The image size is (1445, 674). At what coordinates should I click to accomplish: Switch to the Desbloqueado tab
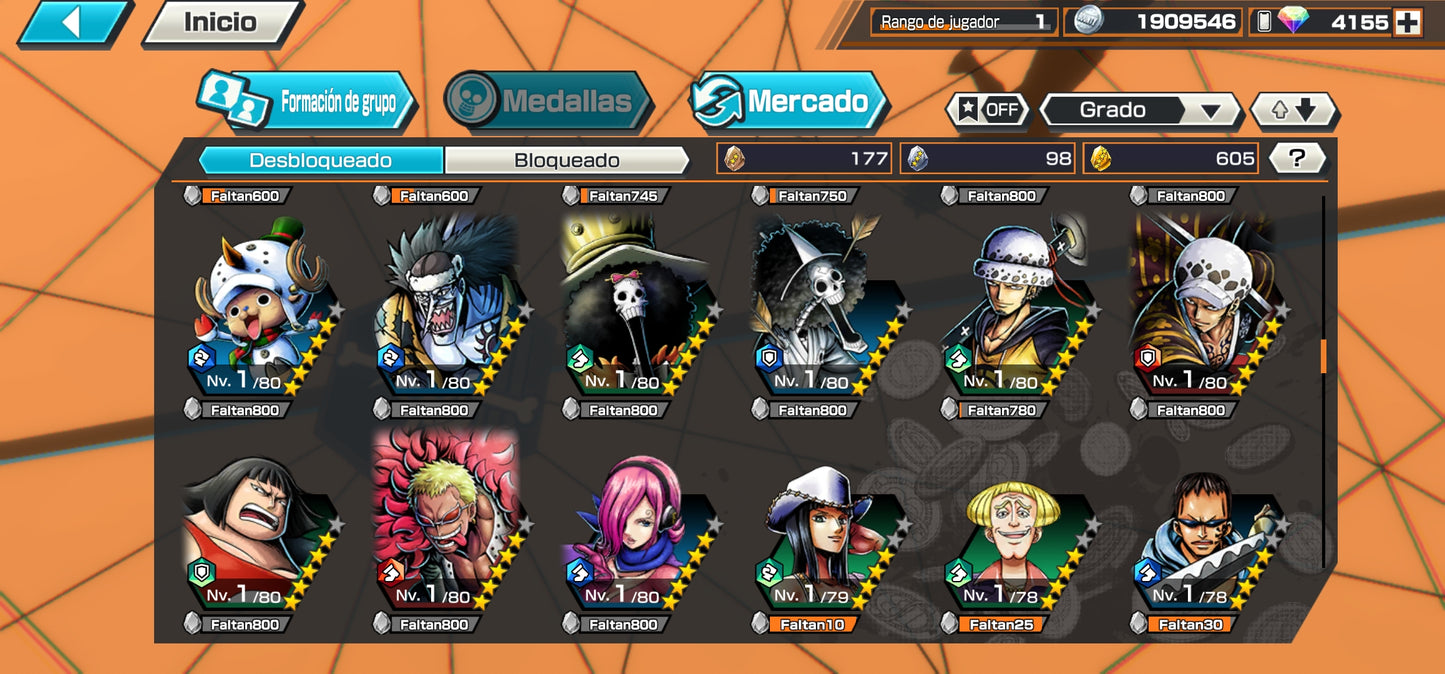point(320,160)
